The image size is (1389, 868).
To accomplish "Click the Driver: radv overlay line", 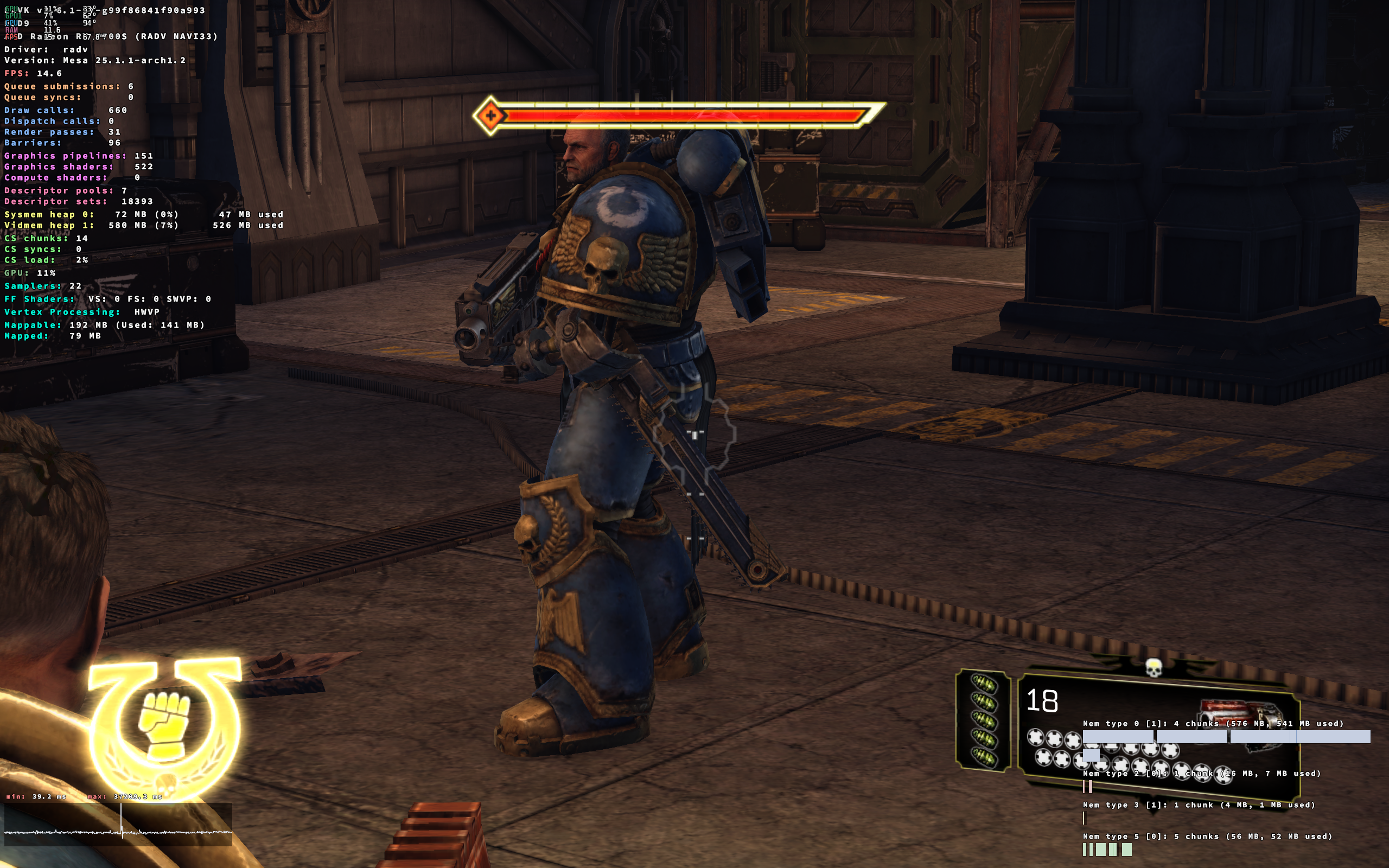I will (x=45, y=49).
